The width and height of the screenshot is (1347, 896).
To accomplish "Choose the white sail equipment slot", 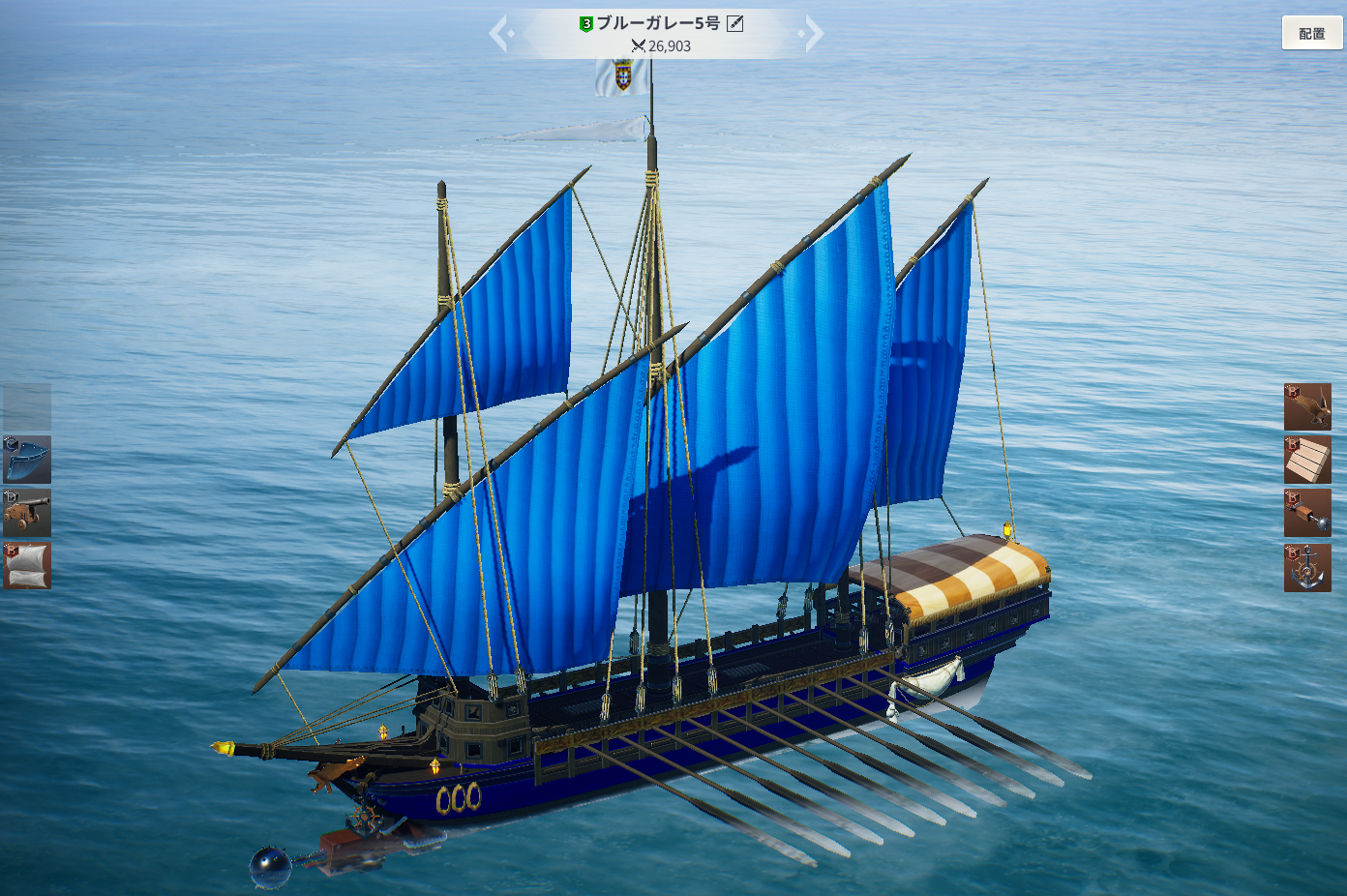I will (x=27, y=565).
